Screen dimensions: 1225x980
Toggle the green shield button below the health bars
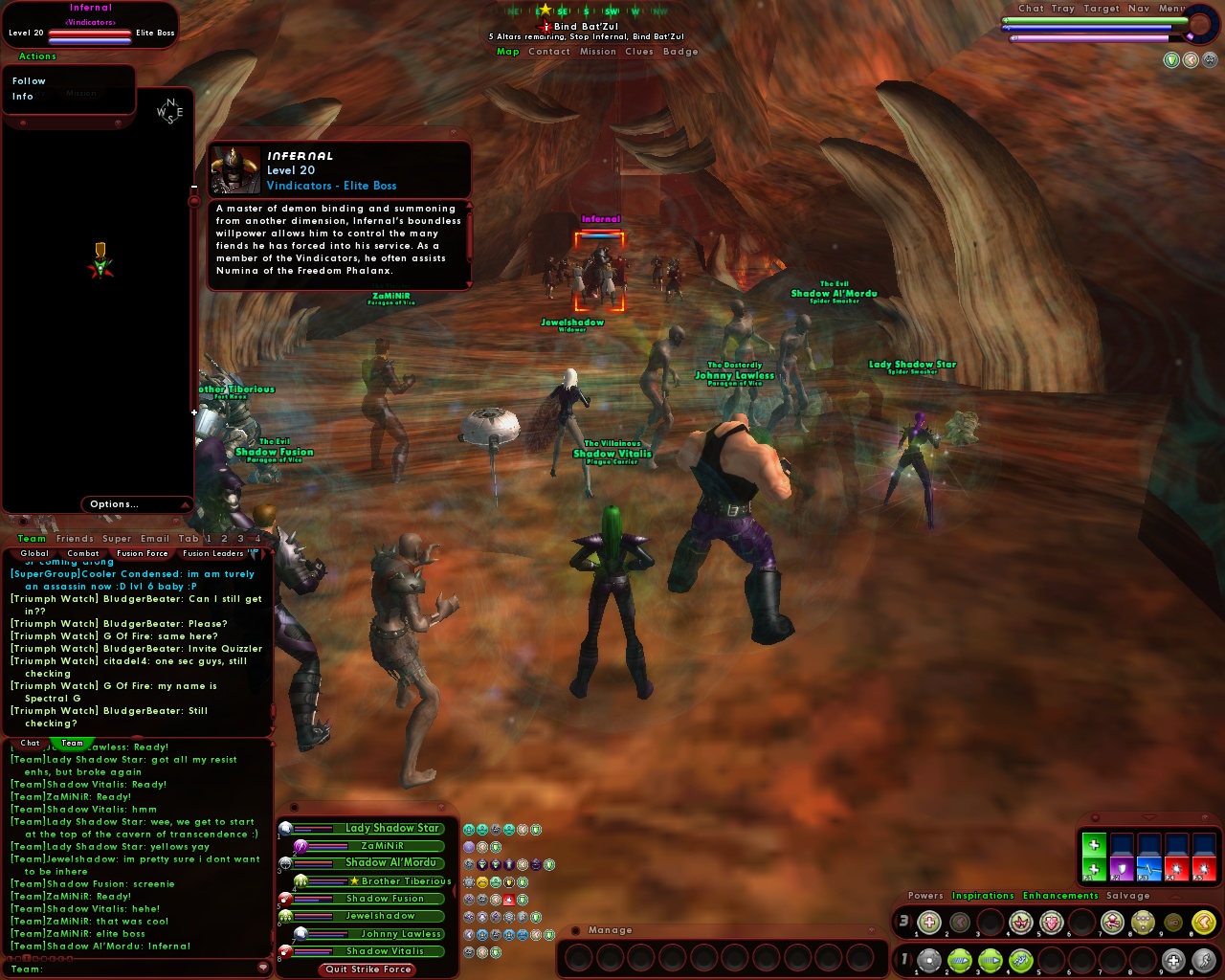click(x=1171, y=60)
